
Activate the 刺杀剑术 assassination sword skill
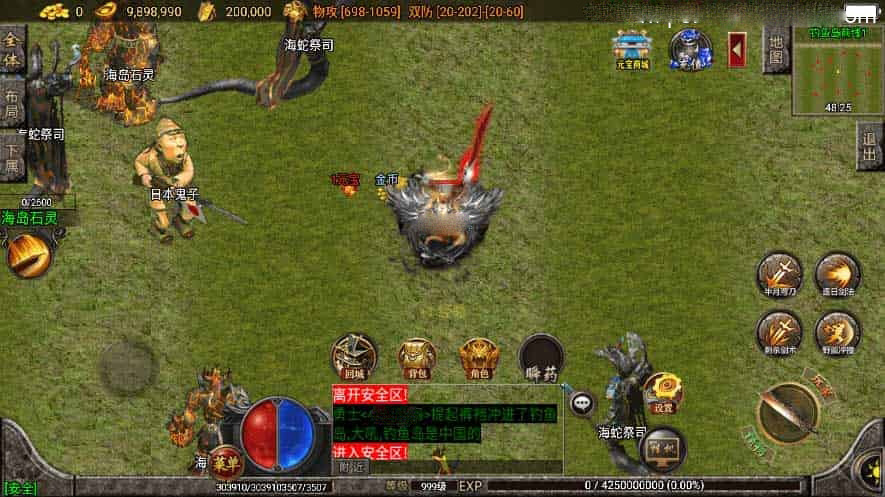pyautogui.click(x=779, y=331)
